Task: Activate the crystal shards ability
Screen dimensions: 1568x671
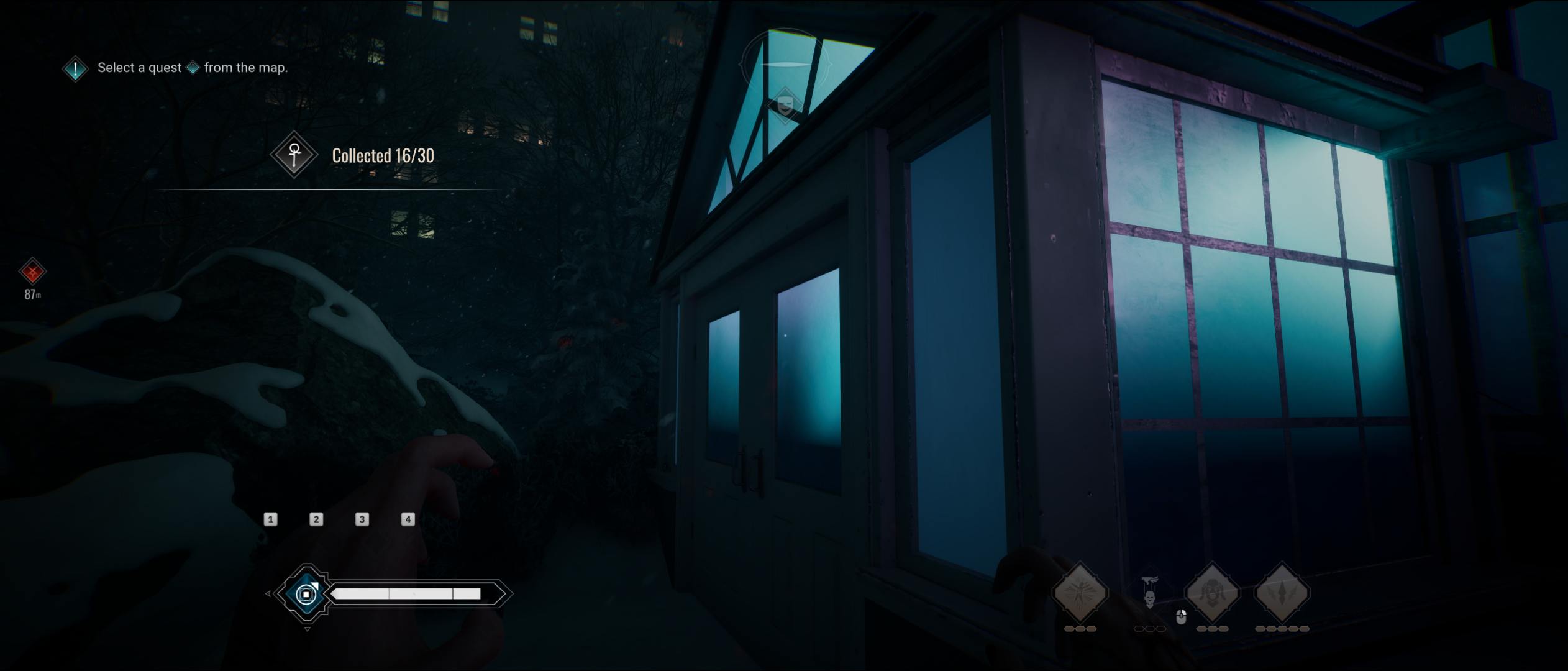Action: pyautogui.click(x=1282, y=593)
